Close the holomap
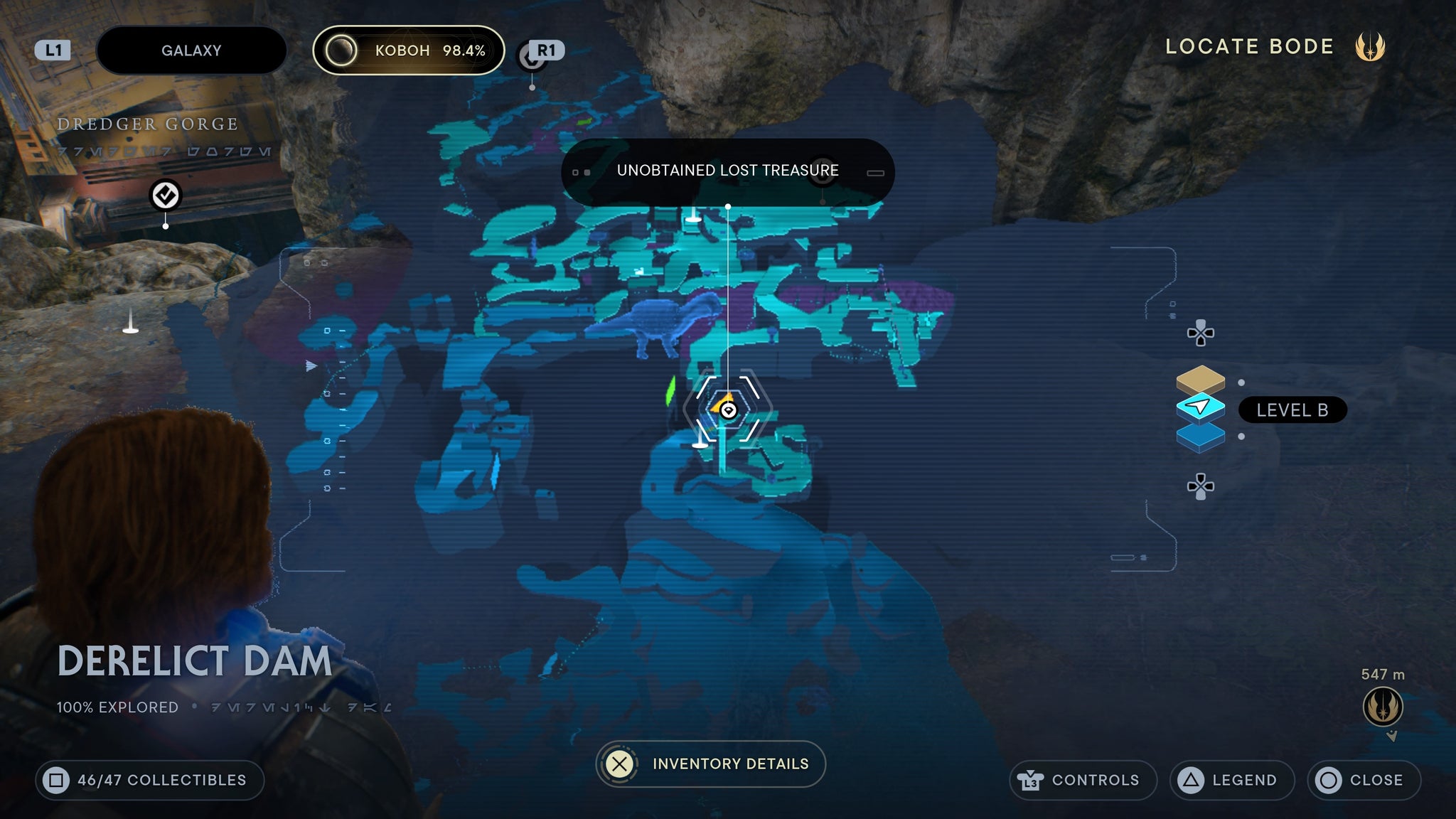This screenshot has height=819, width=1456. 1364,780
